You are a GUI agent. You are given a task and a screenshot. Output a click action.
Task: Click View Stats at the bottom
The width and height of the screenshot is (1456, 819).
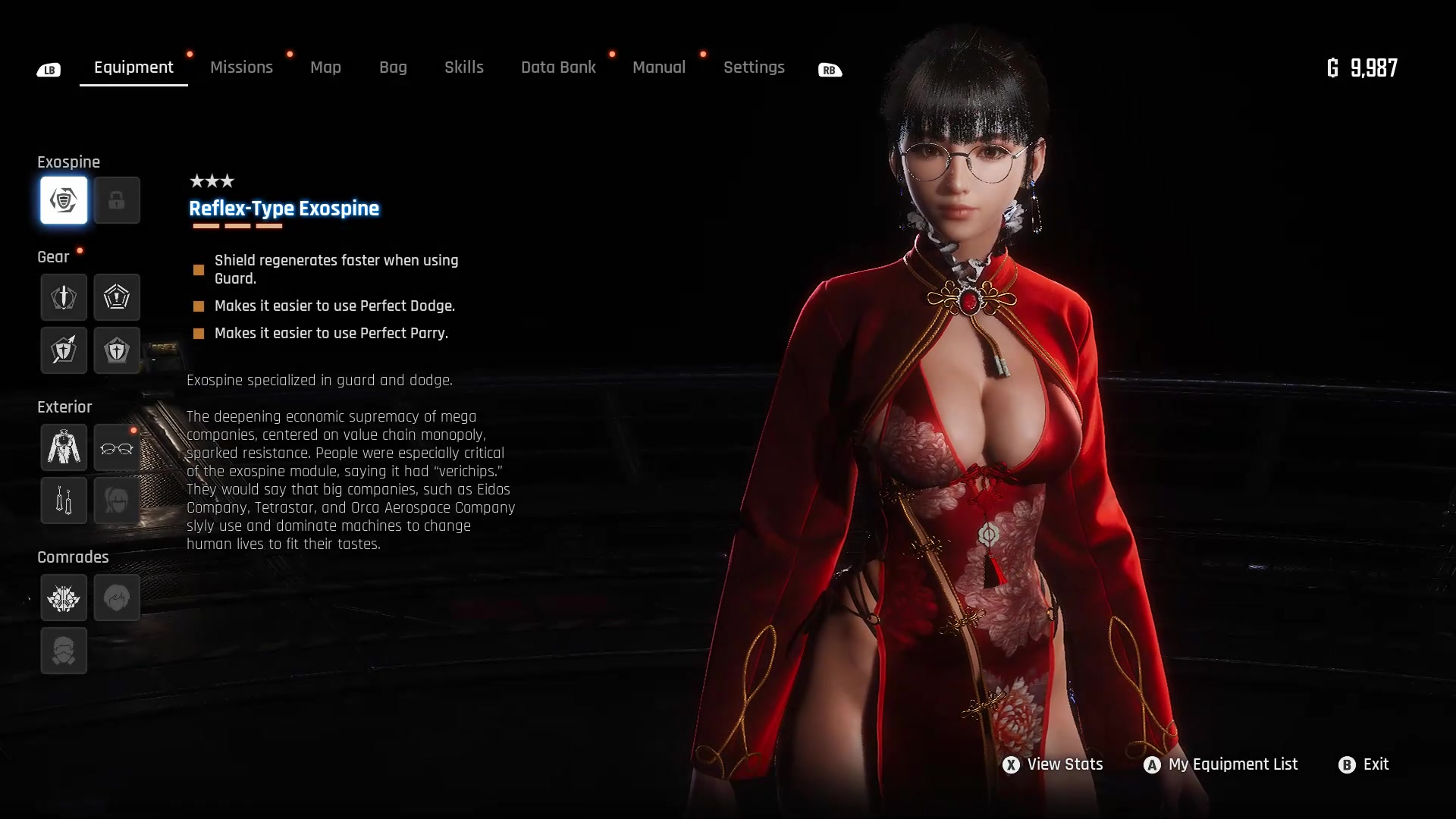point(1064,764)
